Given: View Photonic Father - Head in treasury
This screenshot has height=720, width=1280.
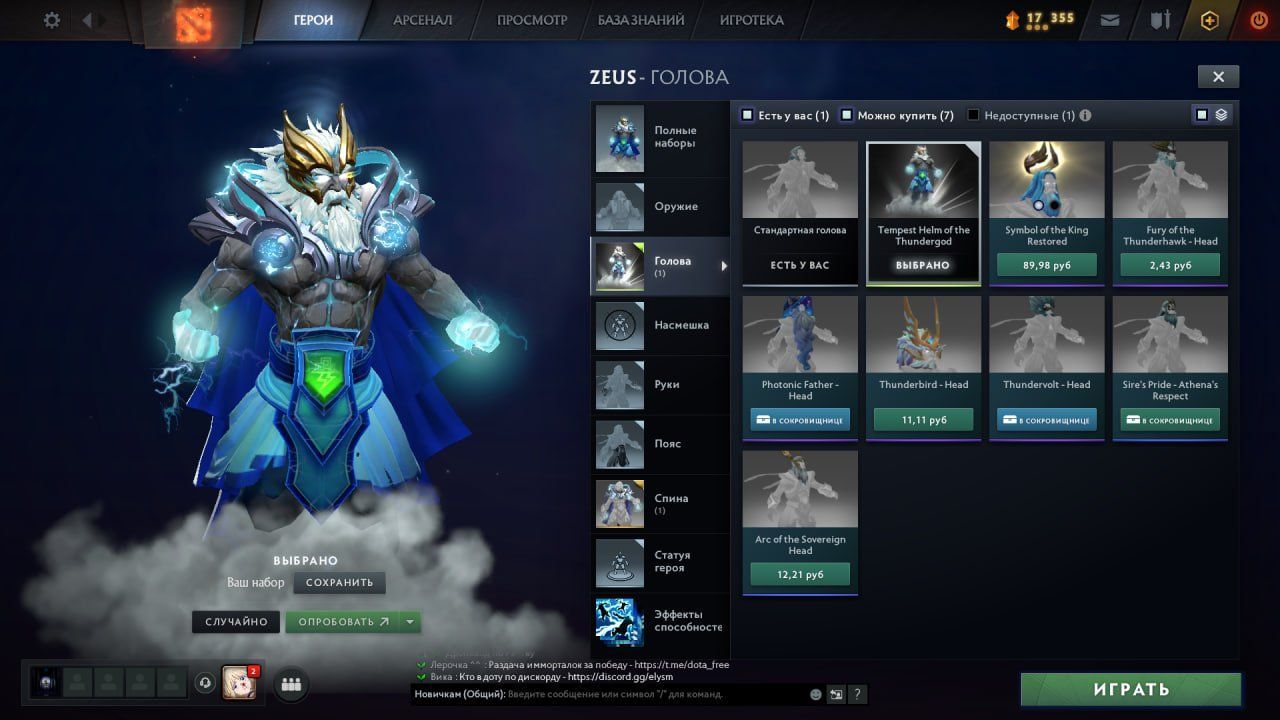Looking at the screenshot, I should [800, 420].
